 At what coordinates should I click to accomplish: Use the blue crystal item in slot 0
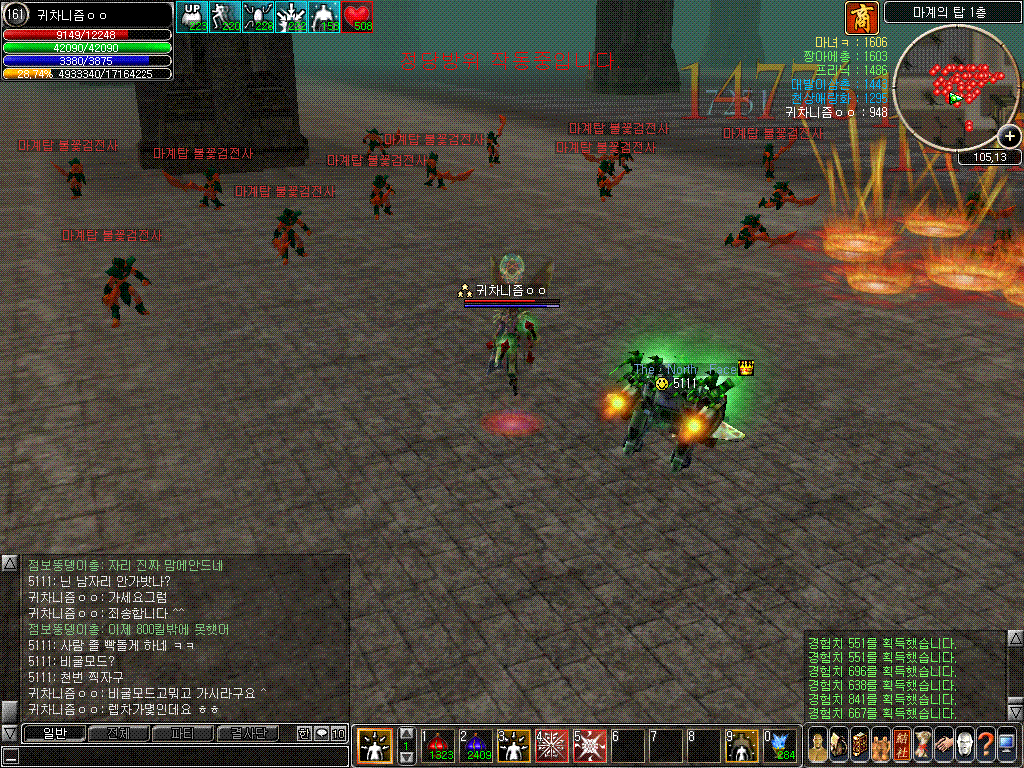780,745
